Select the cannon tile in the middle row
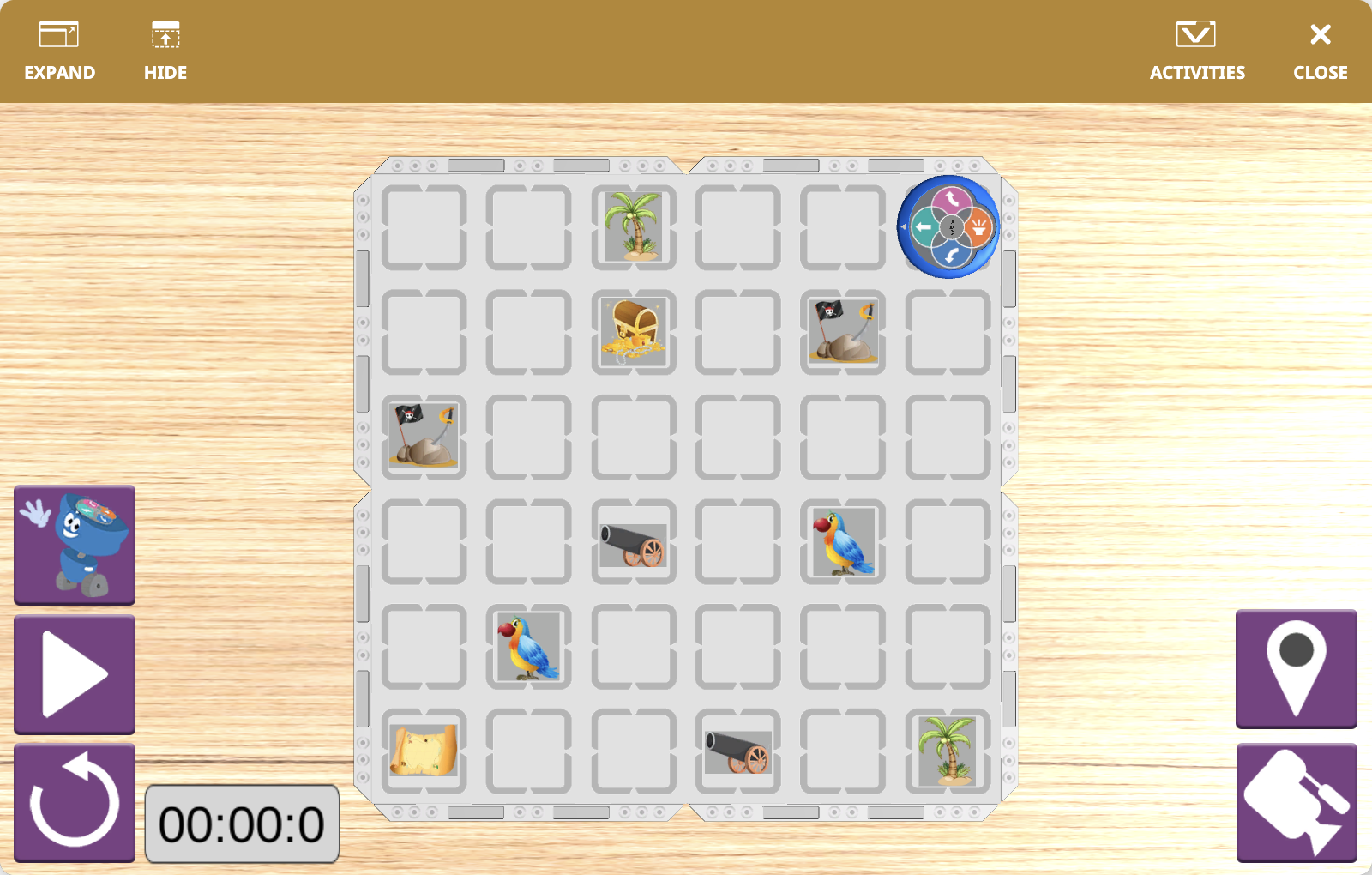The image size is (1372, 875). coord(635,542)
